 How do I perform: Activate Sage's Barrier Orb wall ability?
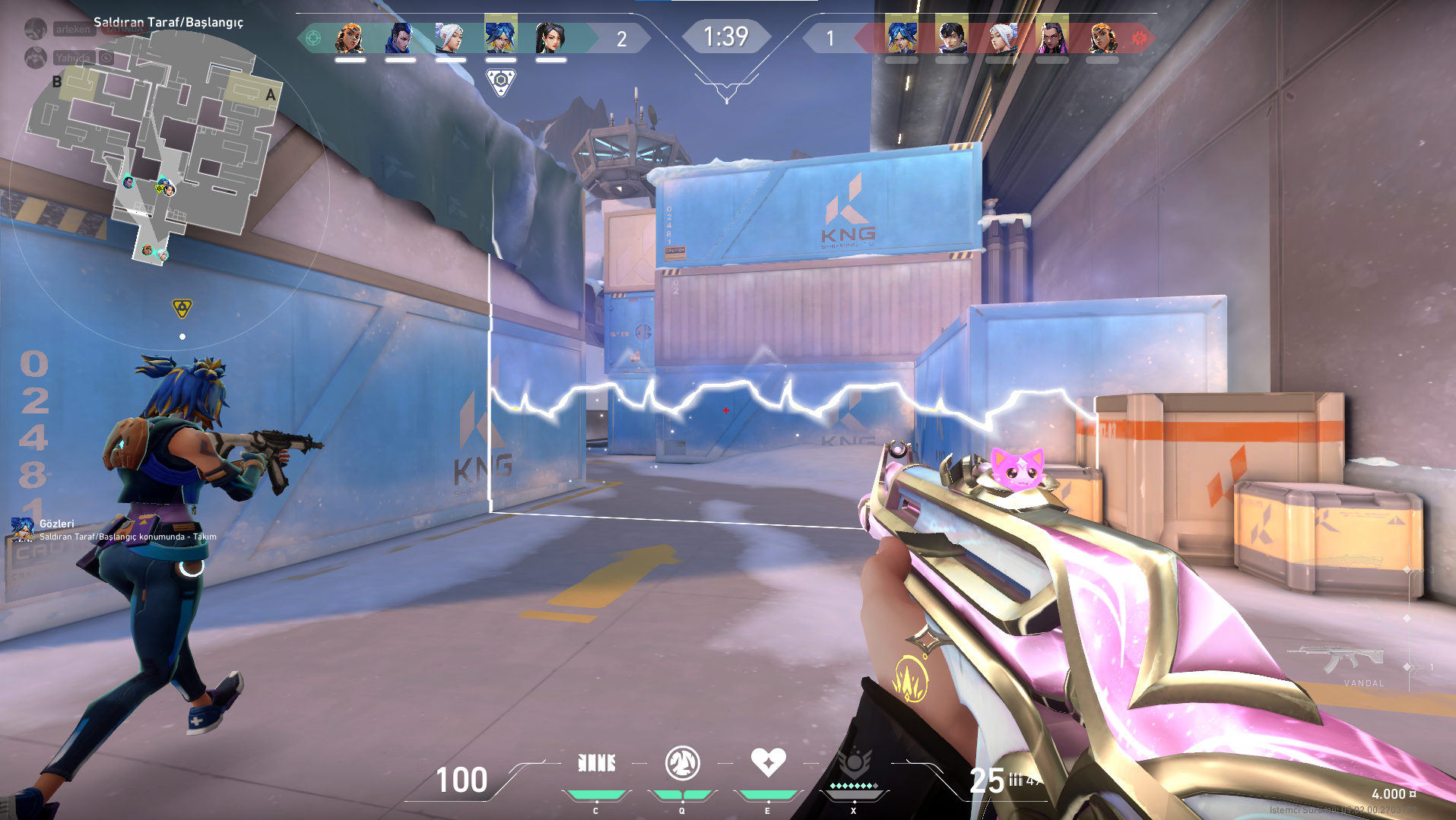(x=596, y=763)
